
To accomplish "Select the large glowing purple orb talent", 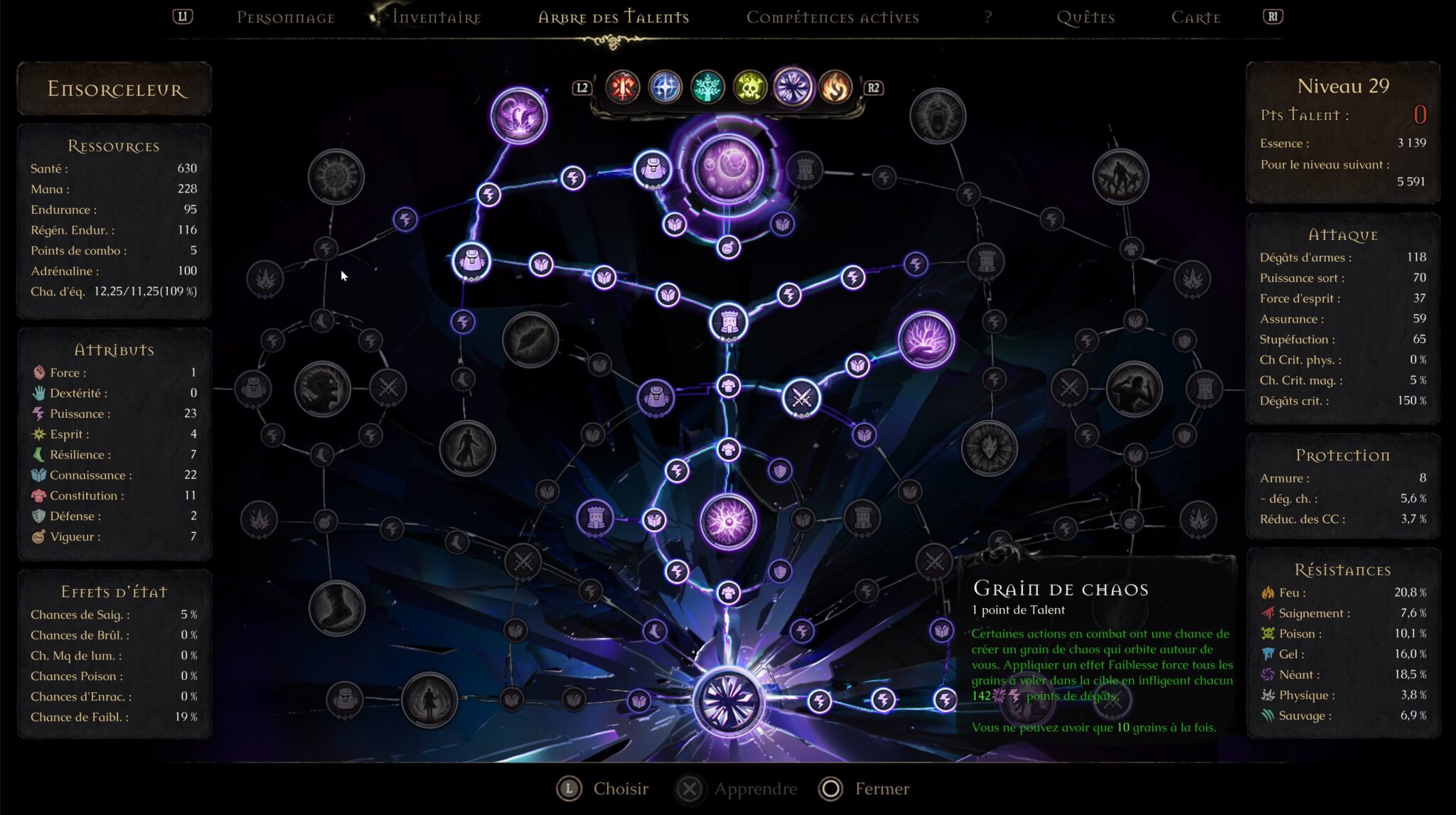I will [x=728, y=168].
